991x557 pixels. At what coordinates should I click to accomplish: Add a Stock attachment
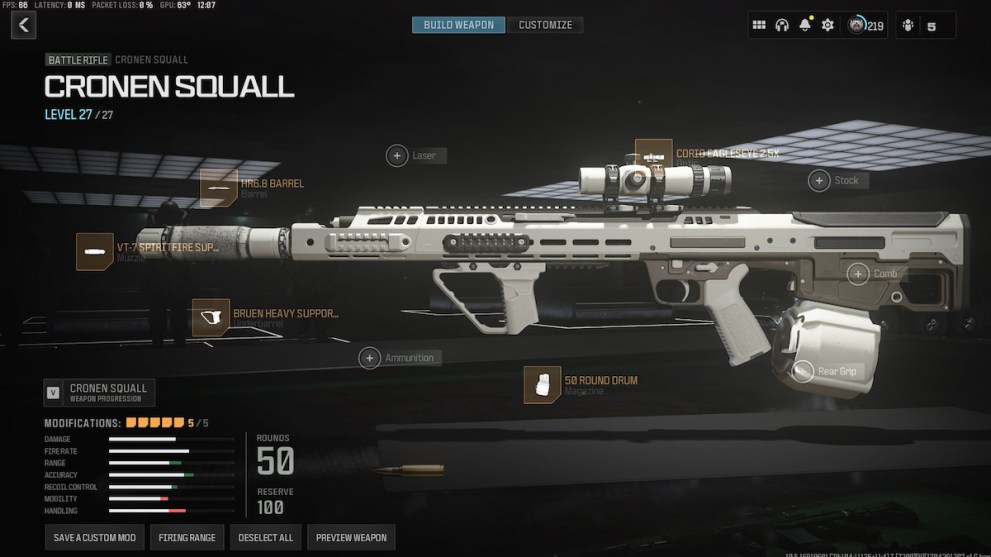[x=820, y=181]
